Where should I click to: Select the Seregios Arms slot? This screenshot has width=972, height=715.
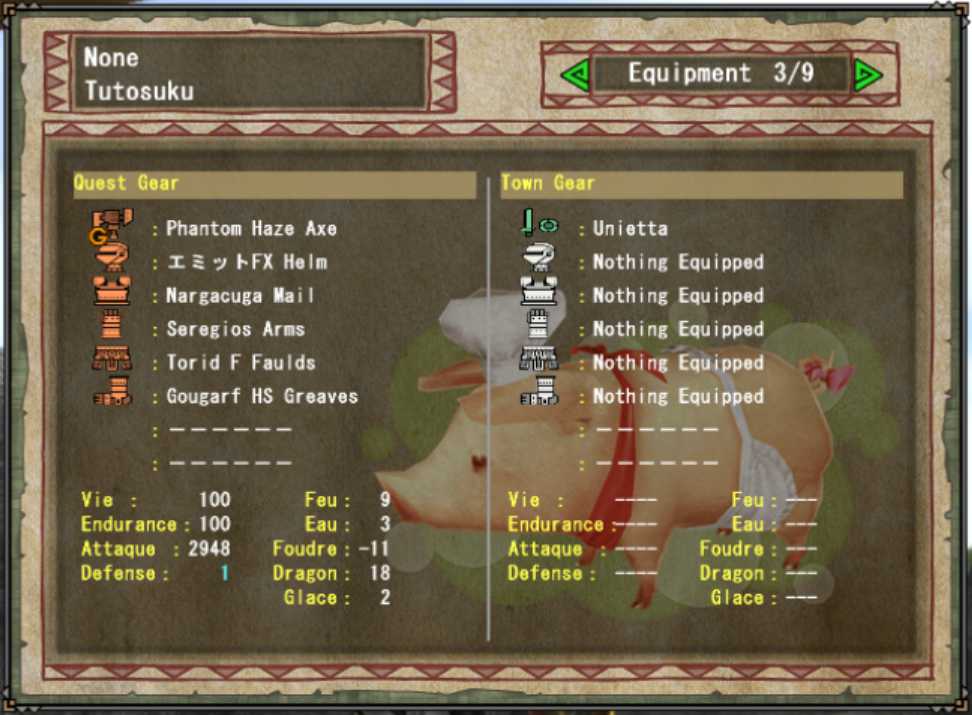[x=235, y=329]
